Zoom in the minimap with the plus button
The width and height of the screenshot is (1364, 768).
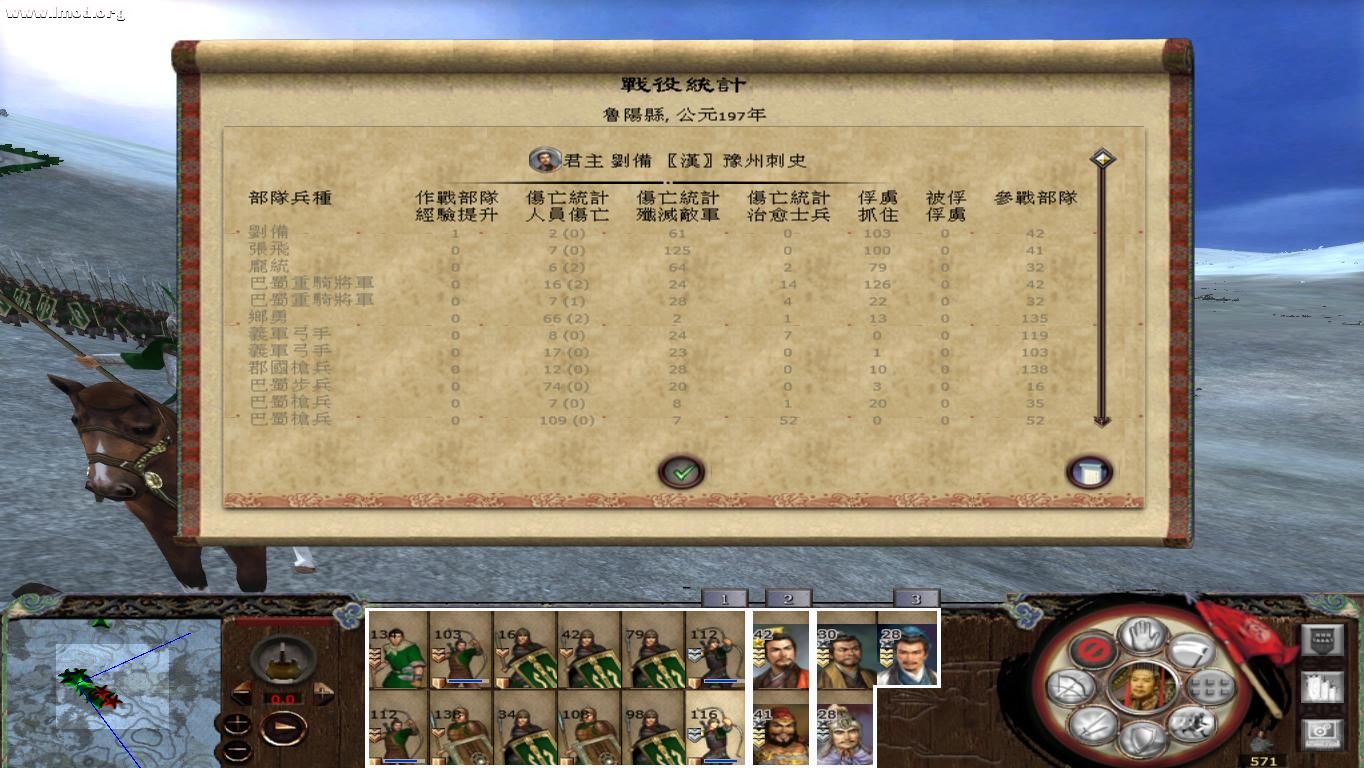click(237, 724)
